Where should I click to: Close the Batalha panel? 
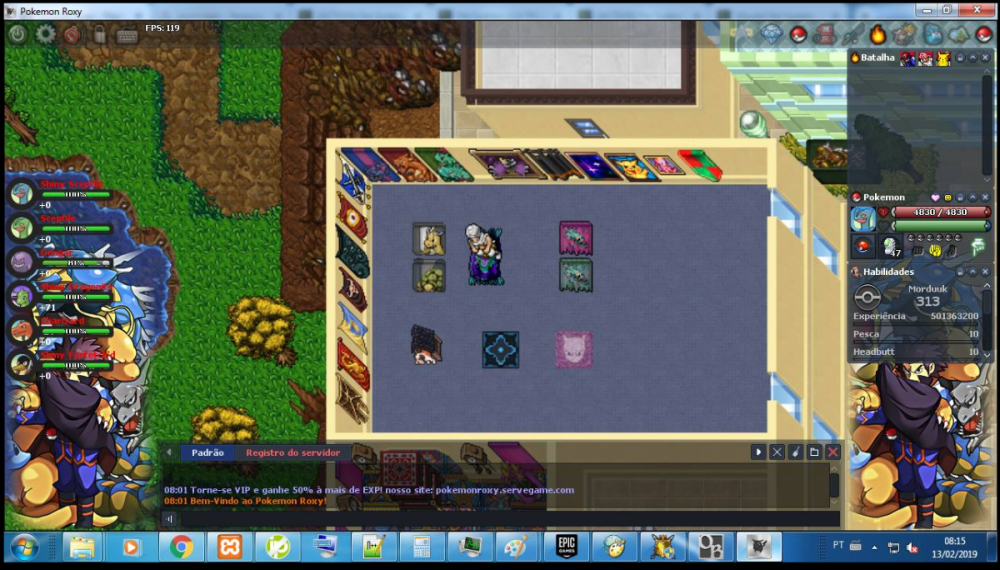coord(985,58)
